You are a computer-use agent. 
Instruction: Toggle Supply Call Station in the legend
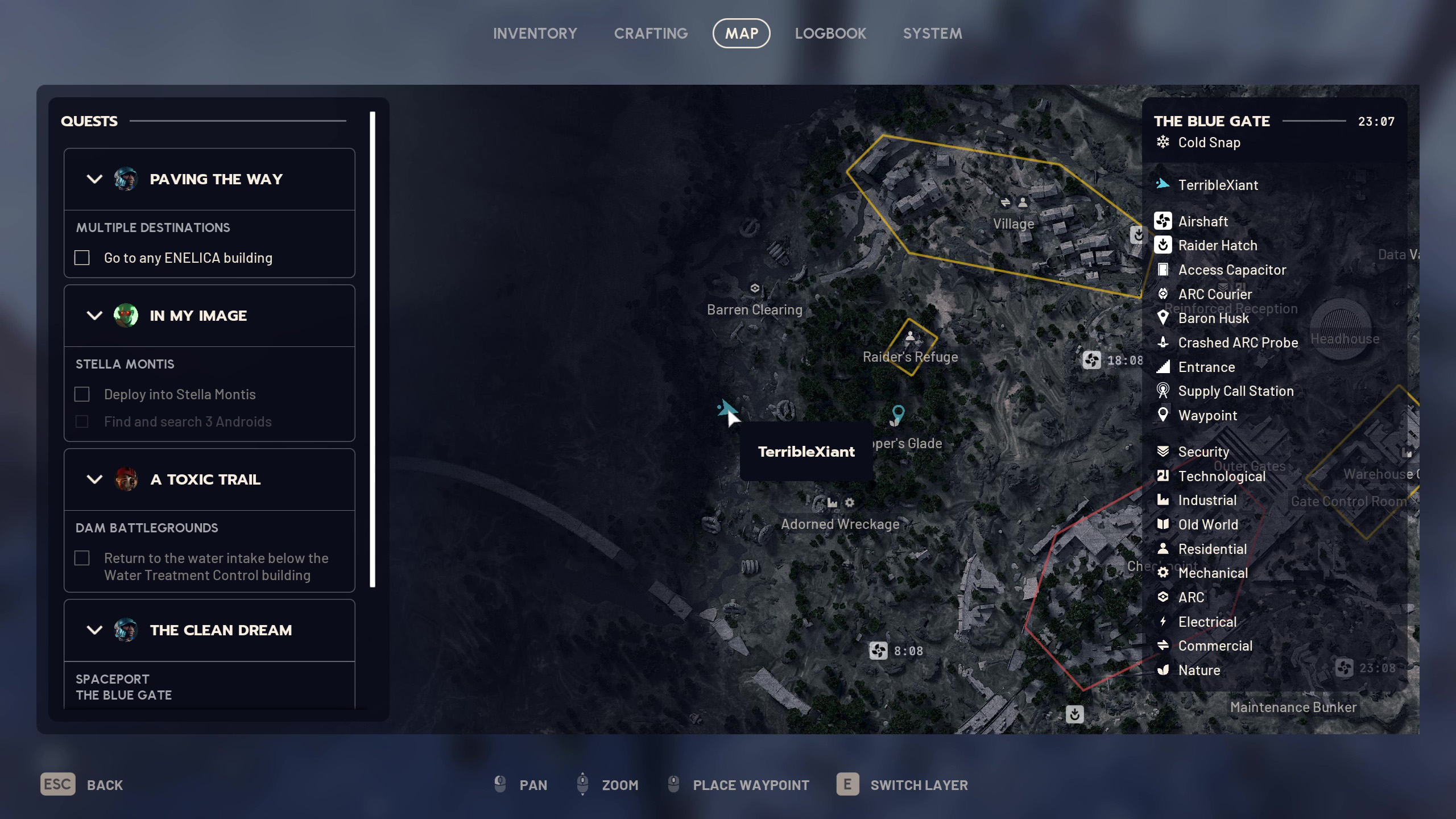coord(1235,391)
